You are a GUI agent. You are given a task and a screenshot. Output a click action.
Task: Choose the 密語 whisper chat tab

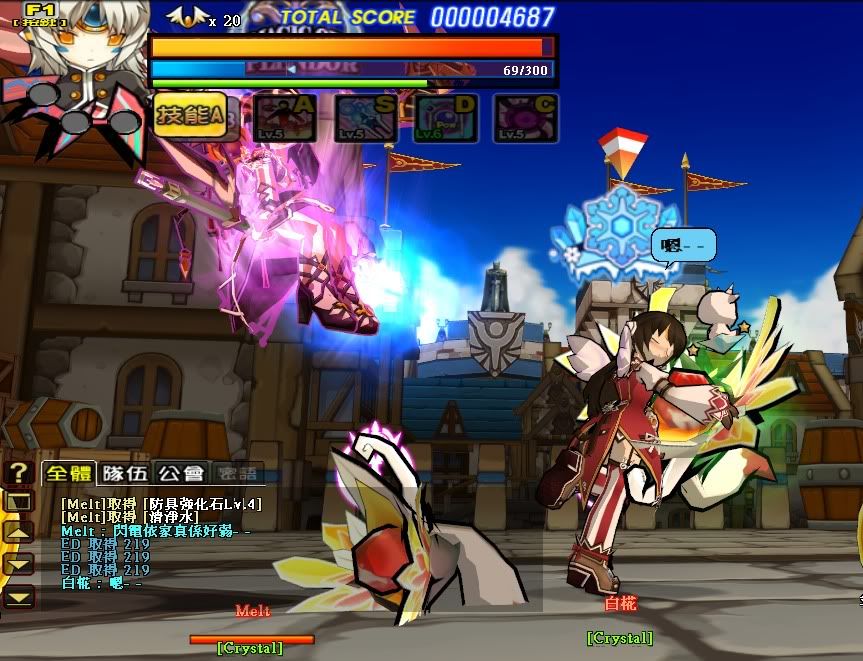238,473
